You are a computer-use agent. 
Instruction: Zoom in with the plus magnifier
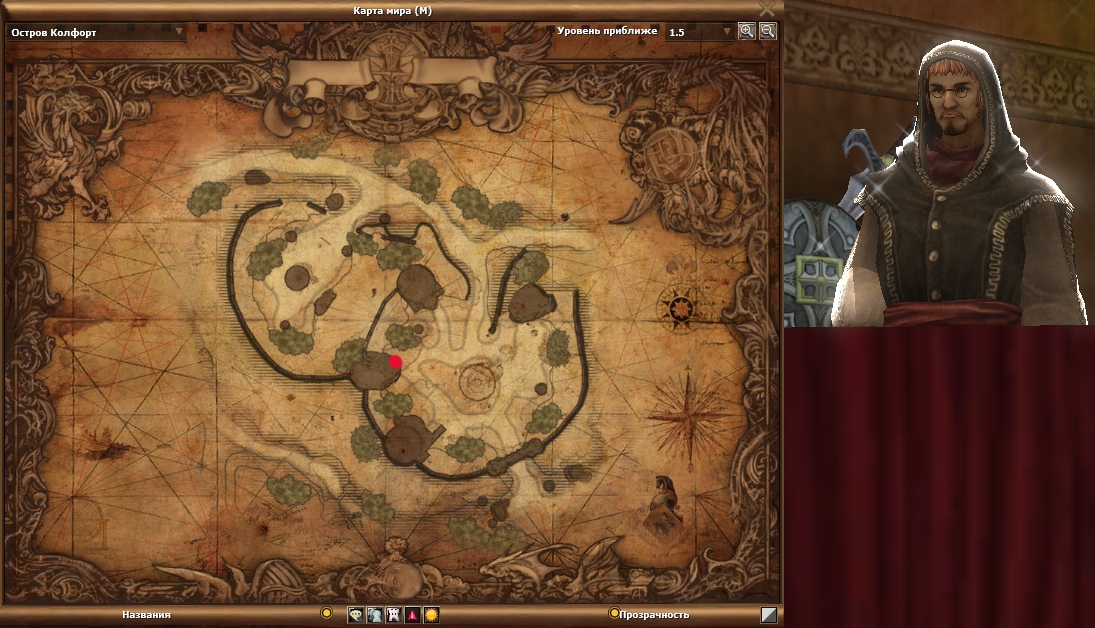tap(747, 31)
